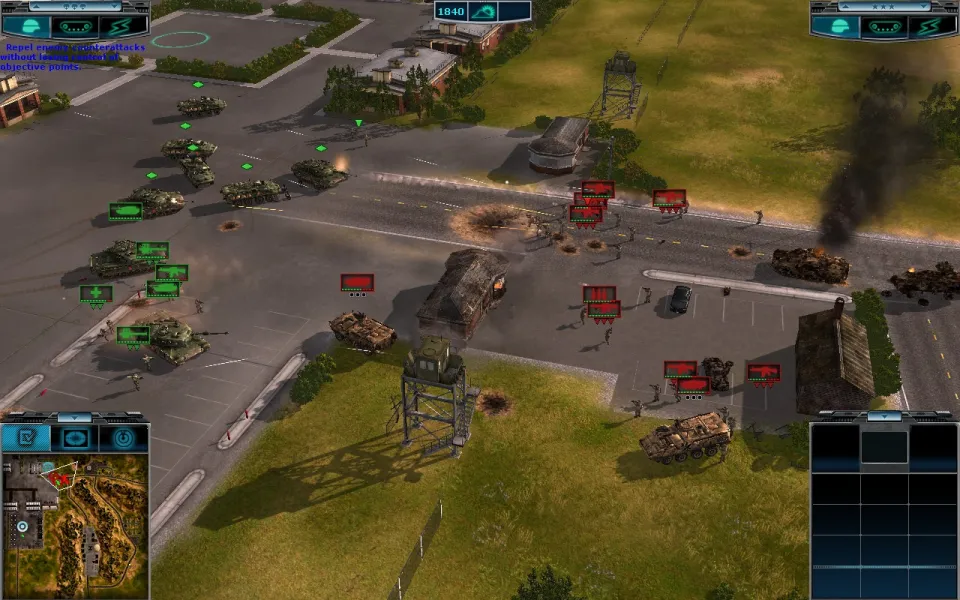Select the tank tab in left panel

point(75,27)
